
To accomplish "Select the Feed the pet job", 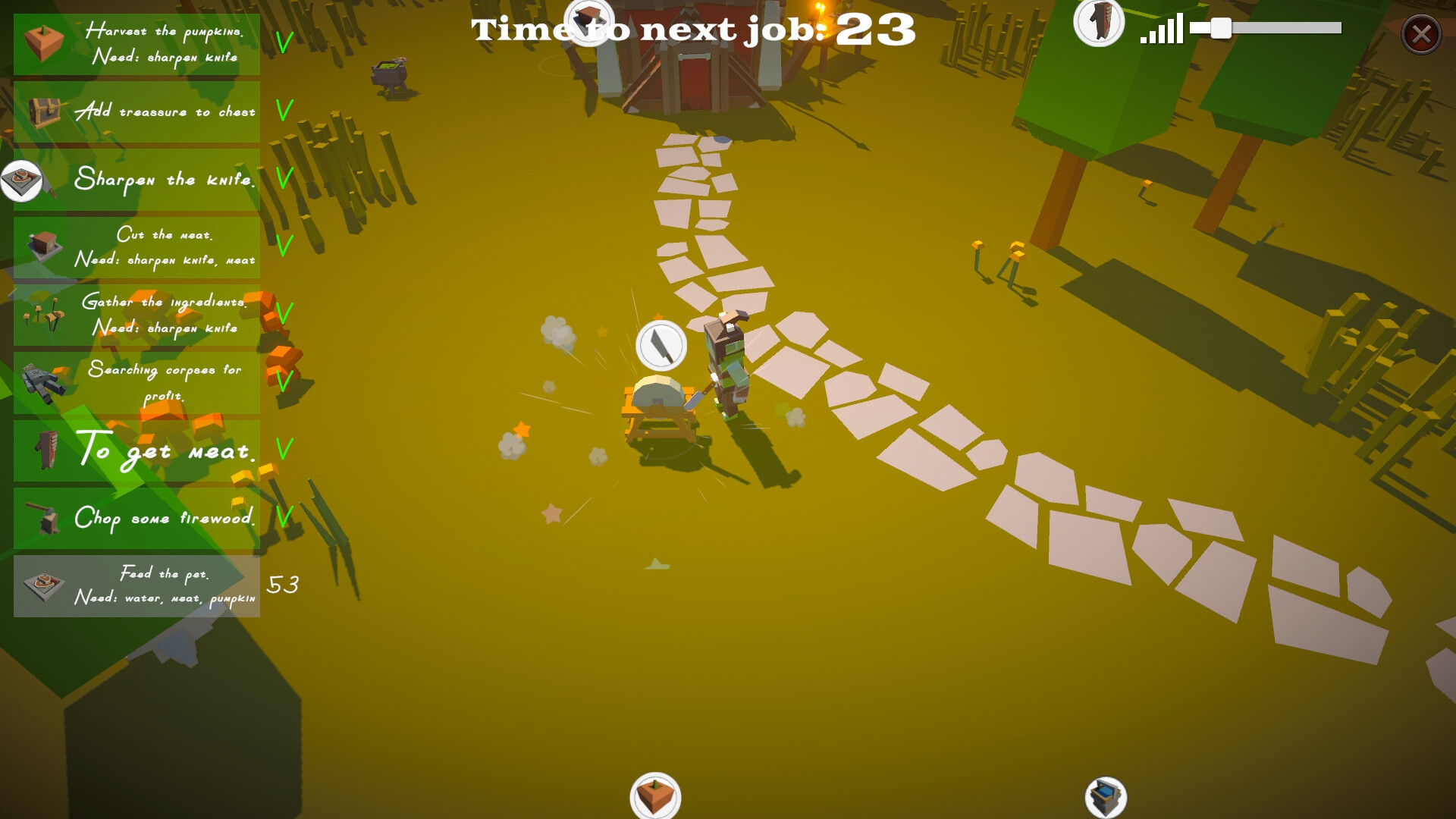I will pyautogui.click(x=136, y=585).
